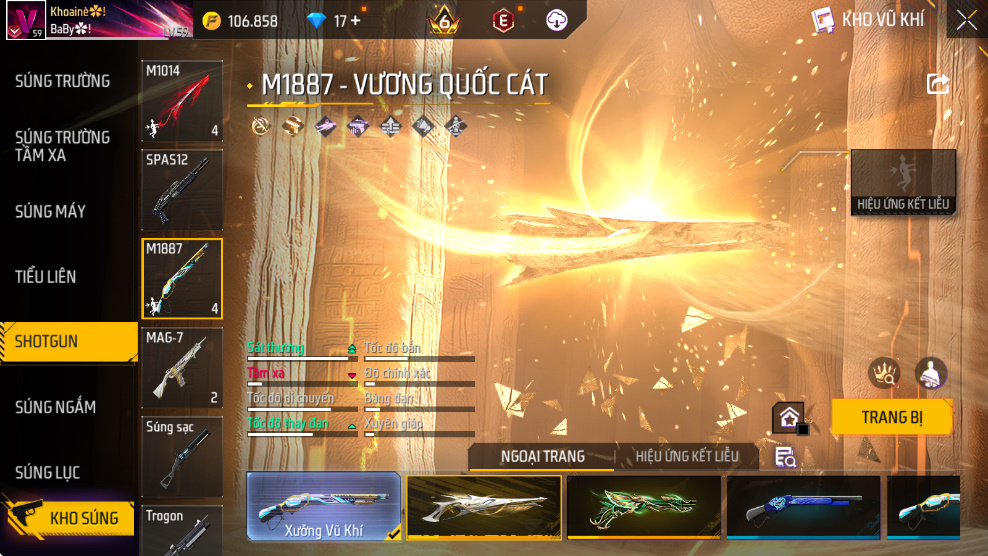Switch to Súng Trường Tầm Xa category
This screenshot has height=556, width=988.
coord(62,146)
